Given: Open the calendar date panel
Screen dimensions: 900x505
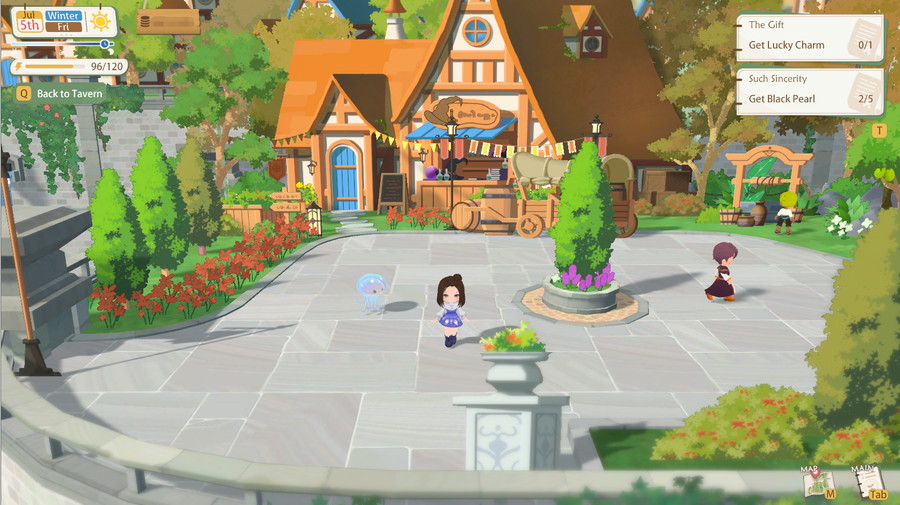Looking at the screenshot, I should (x=50, y=21).
